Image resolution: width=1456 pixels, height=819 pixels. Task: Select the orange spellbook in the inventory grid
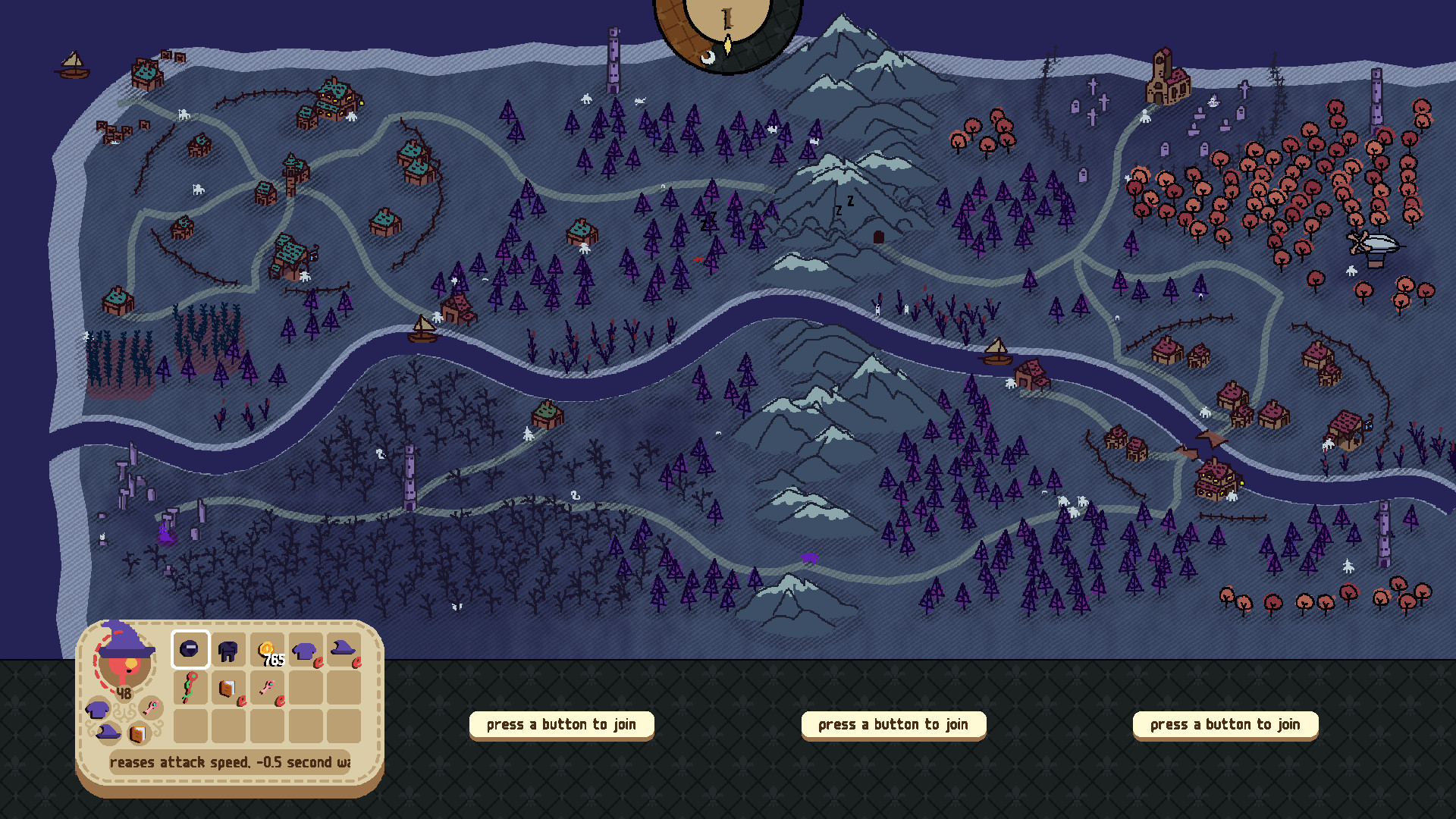click(227, 689)
